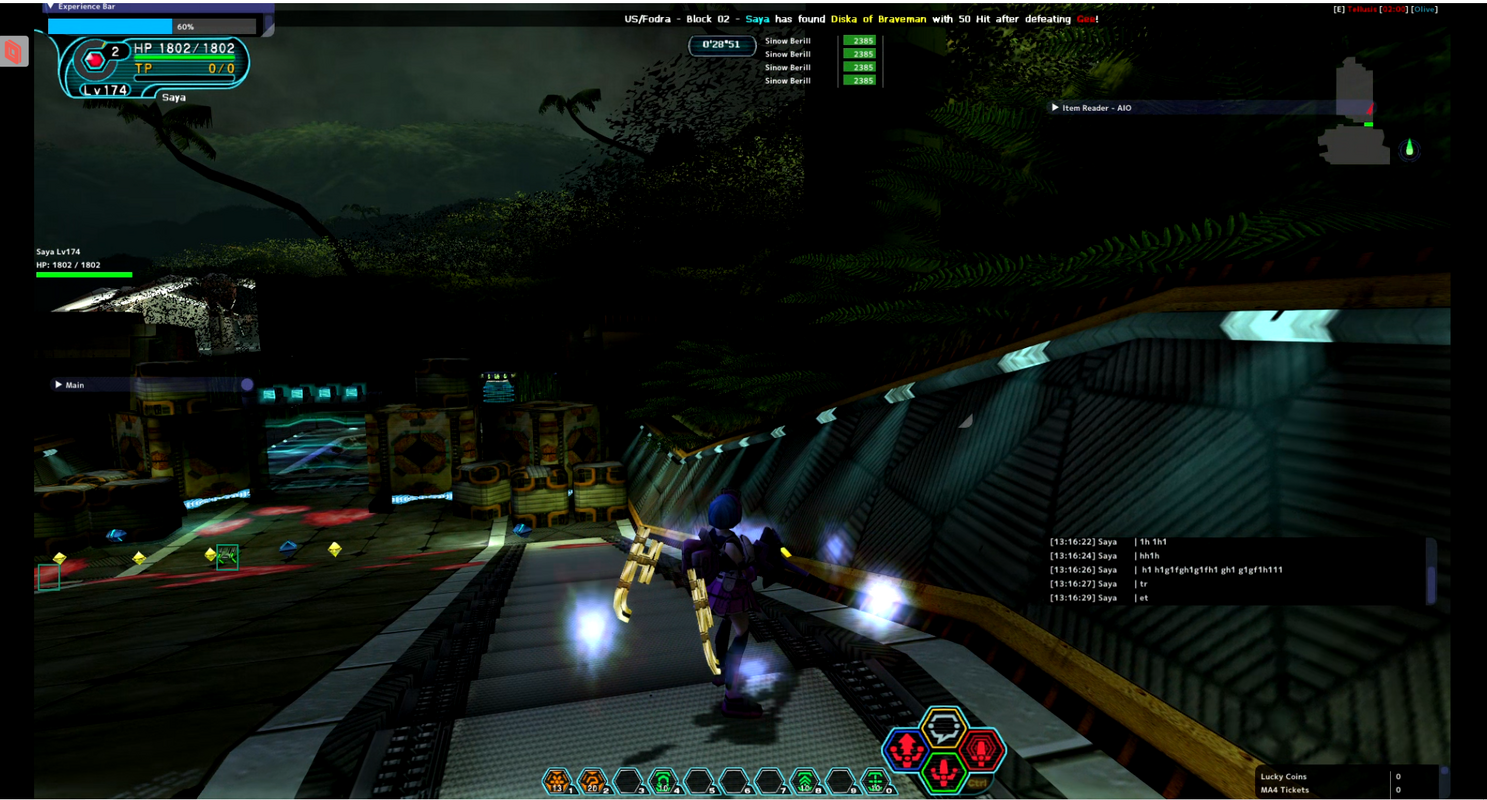Activate the green item in hotbar slot 4

coord(662,780)
